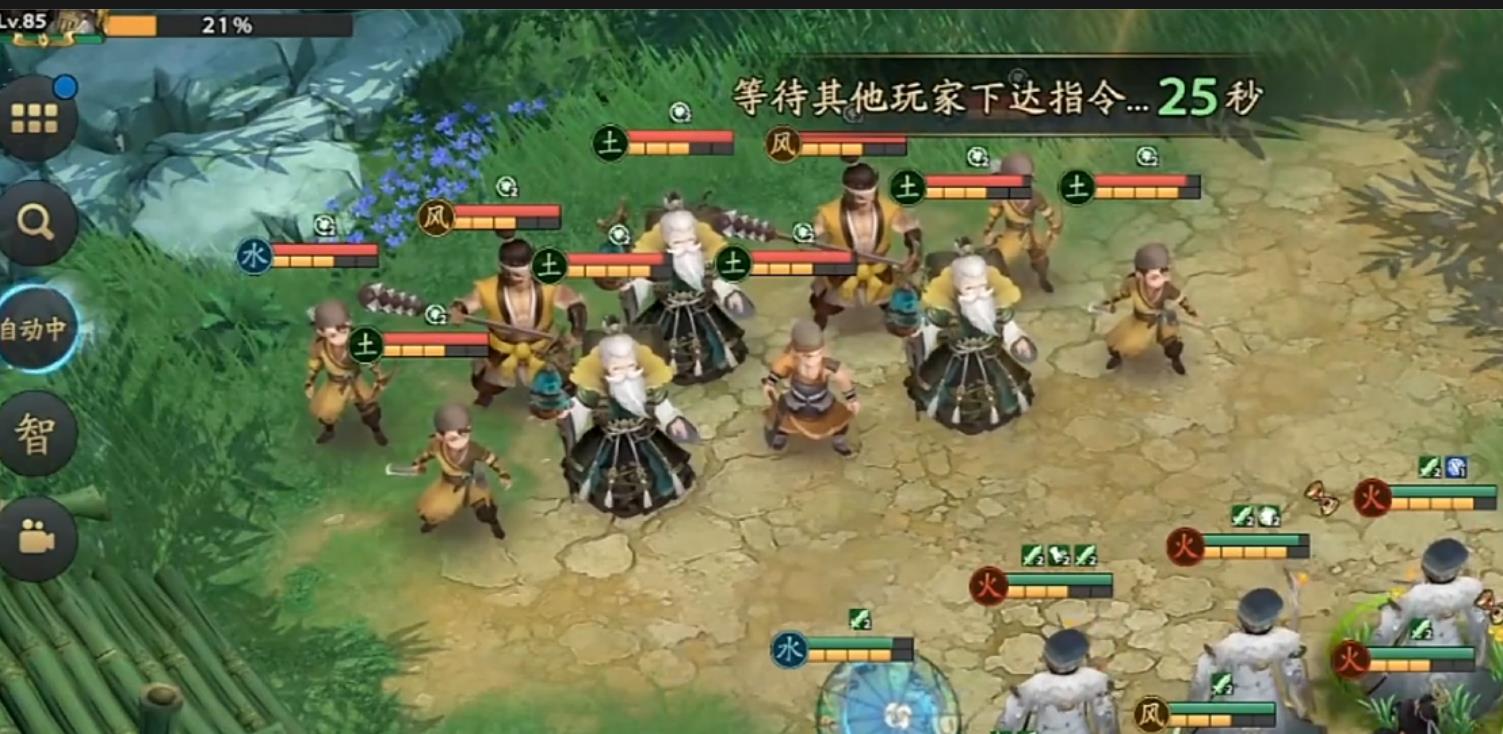This screenshot has width=1503, height=734.
Task: Tap the 风 wind element badge
Action: [x=782, y=142]
